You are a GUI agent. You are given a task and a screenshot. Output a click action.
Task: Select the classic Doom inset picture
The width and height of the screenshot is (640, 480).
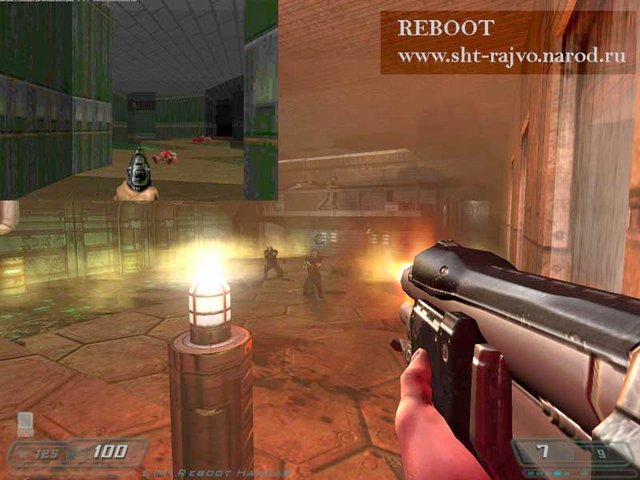pyautogui.click(x=139, y=100)
